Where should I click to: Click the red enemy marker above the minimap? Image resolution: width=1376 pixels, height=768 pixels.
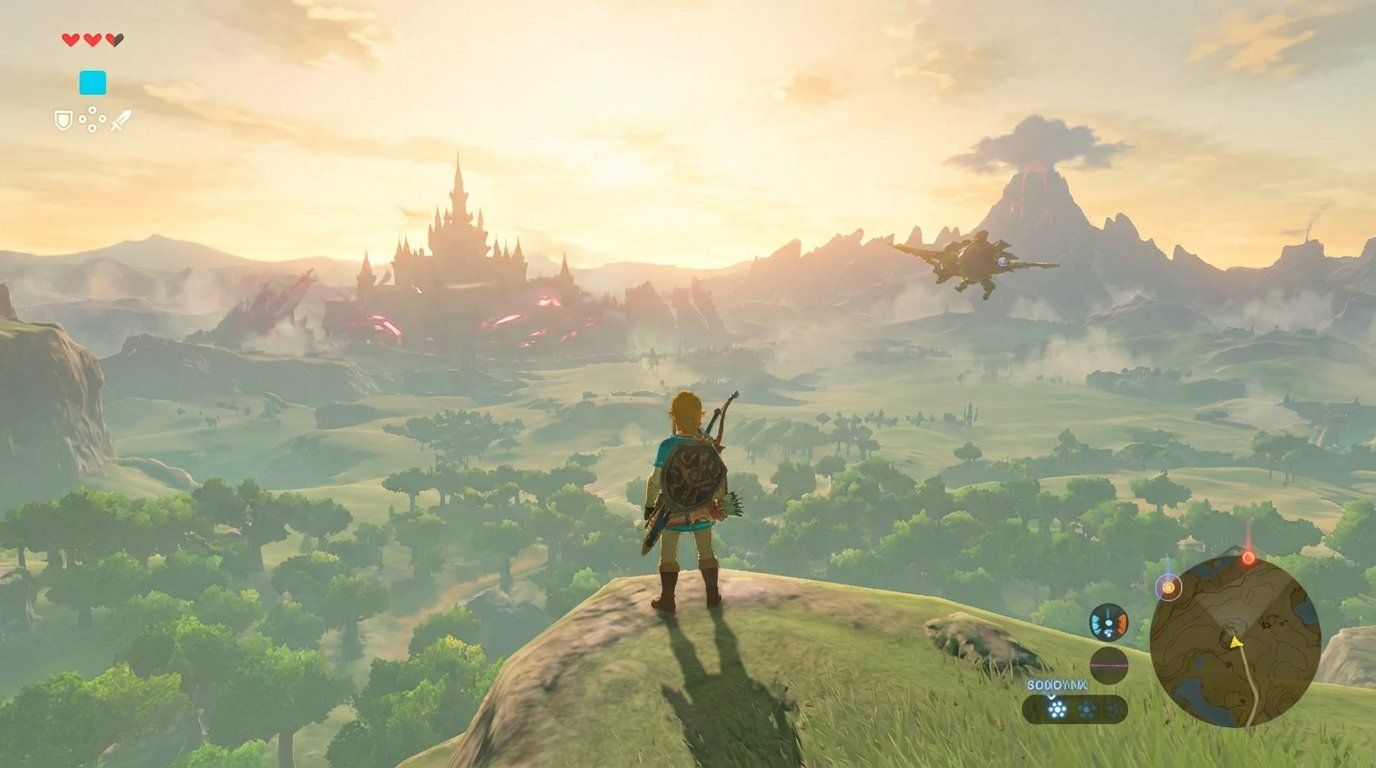1247,557
